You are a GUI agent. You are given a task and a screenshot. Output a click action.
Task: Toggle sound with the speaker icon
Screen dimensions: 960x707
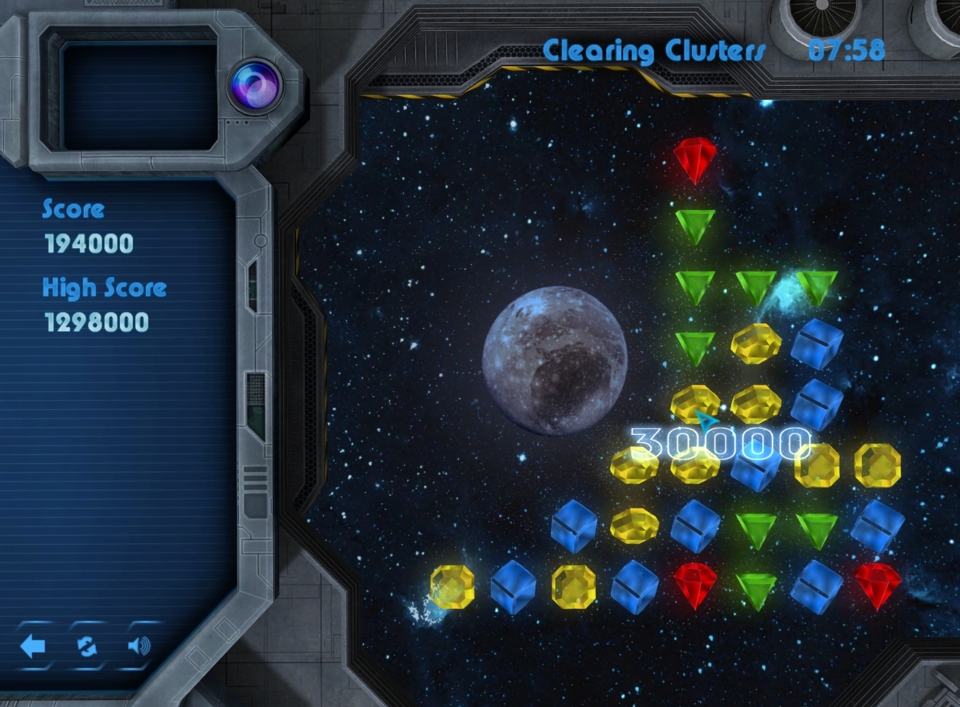coord(139,646)
